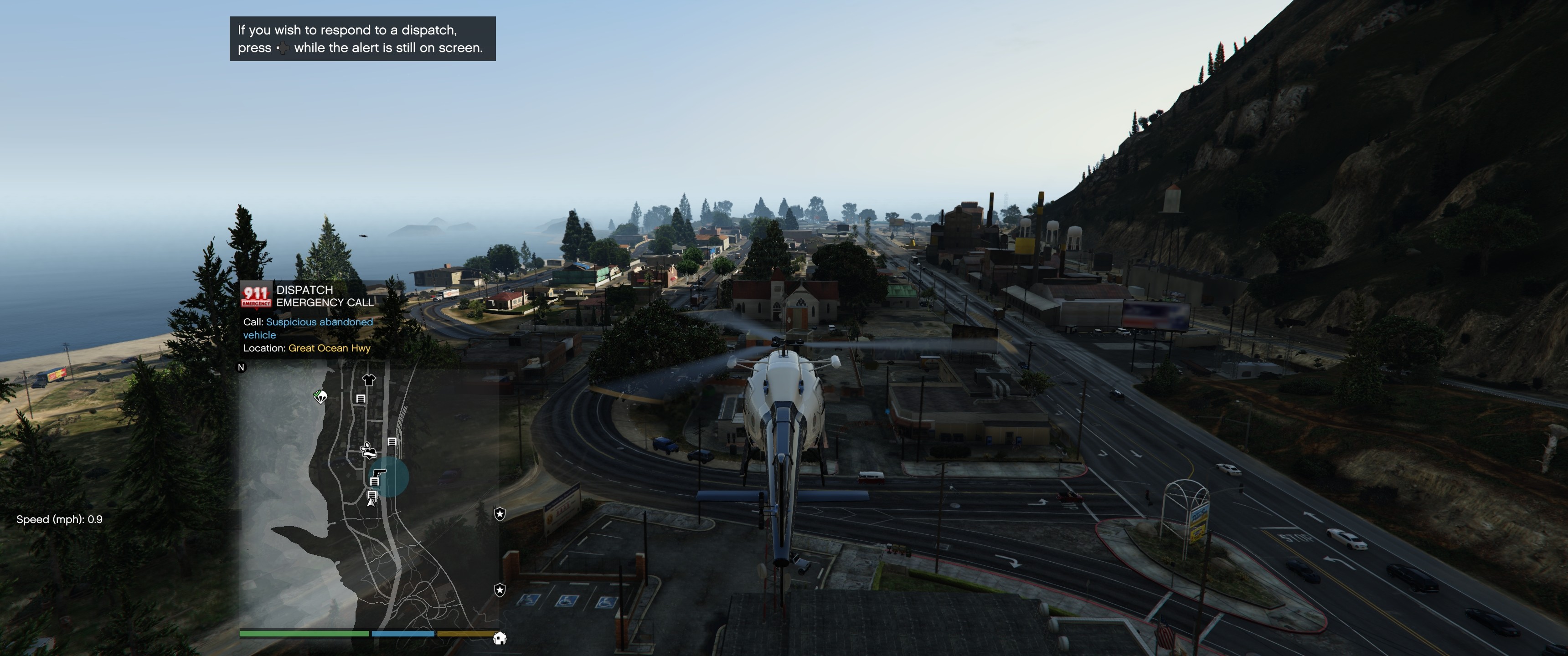Select the clothing store shirt marker on minimap
This screenshot has height=656, width=1568.
click(x=369, y=380)
